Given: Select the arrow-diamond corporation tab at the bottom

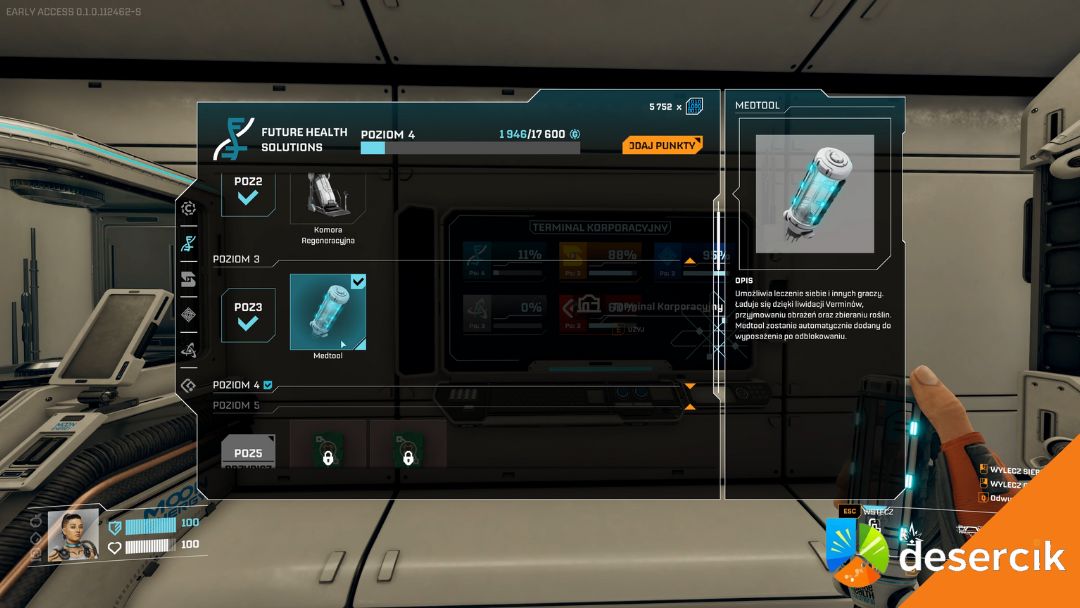Looking at the screenshot, I should click(x=188, y=385).
